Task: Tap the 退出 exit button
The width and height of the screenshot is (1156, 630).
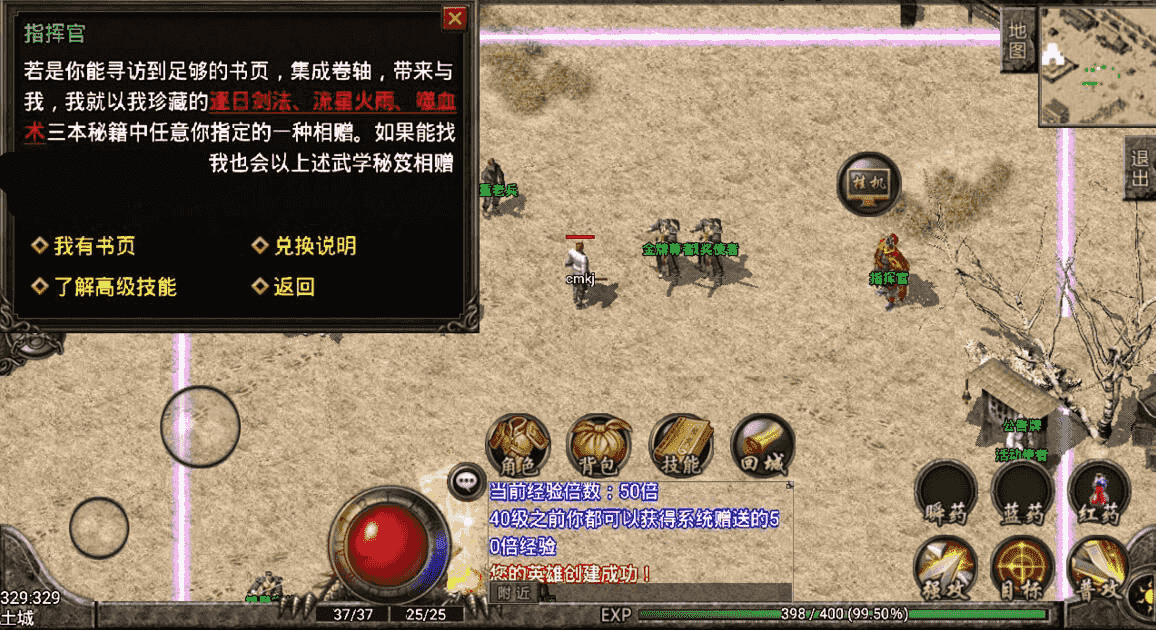Action: [x=1139, y=168]
